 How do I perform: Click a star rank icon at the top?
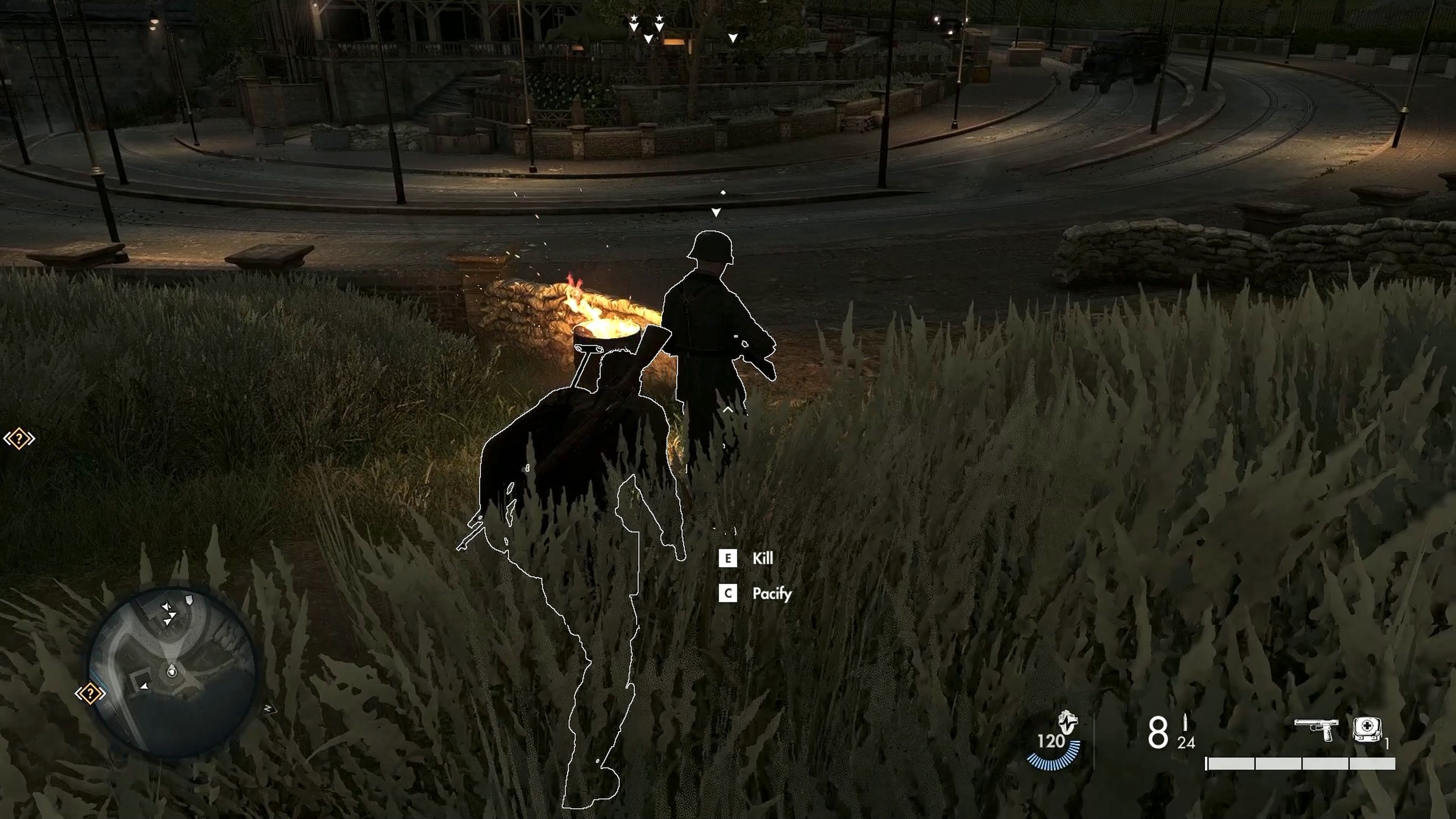coord(634,18)
